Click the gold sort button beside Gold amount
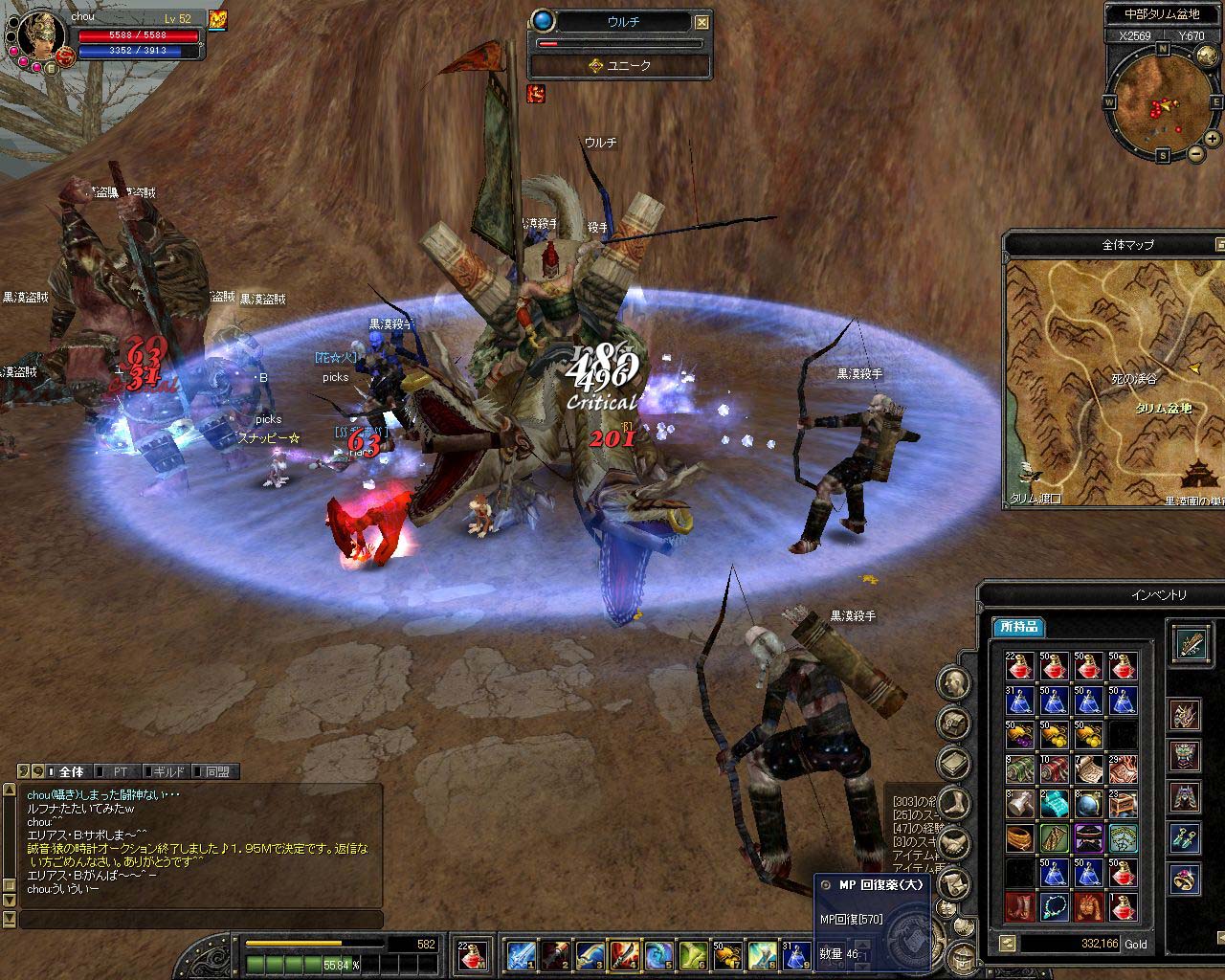Viewport: 1225px width, 980px height. pos(1007,944)
